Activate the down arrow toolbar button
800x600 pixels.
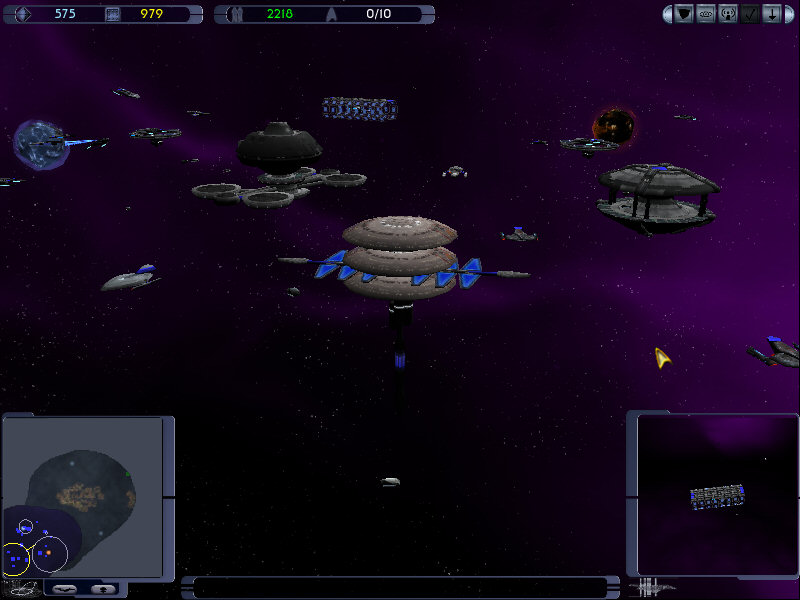point(772,14)
